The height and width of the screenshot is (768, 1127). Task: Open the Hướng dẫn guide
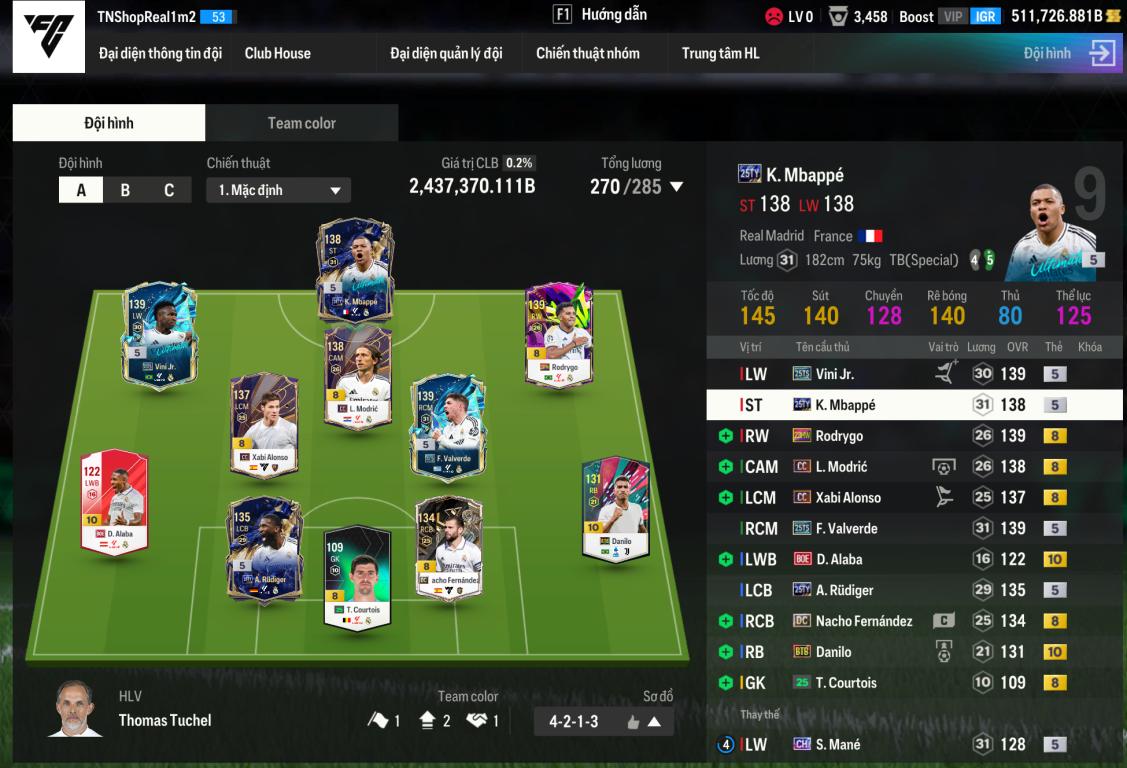coord(601,15)
